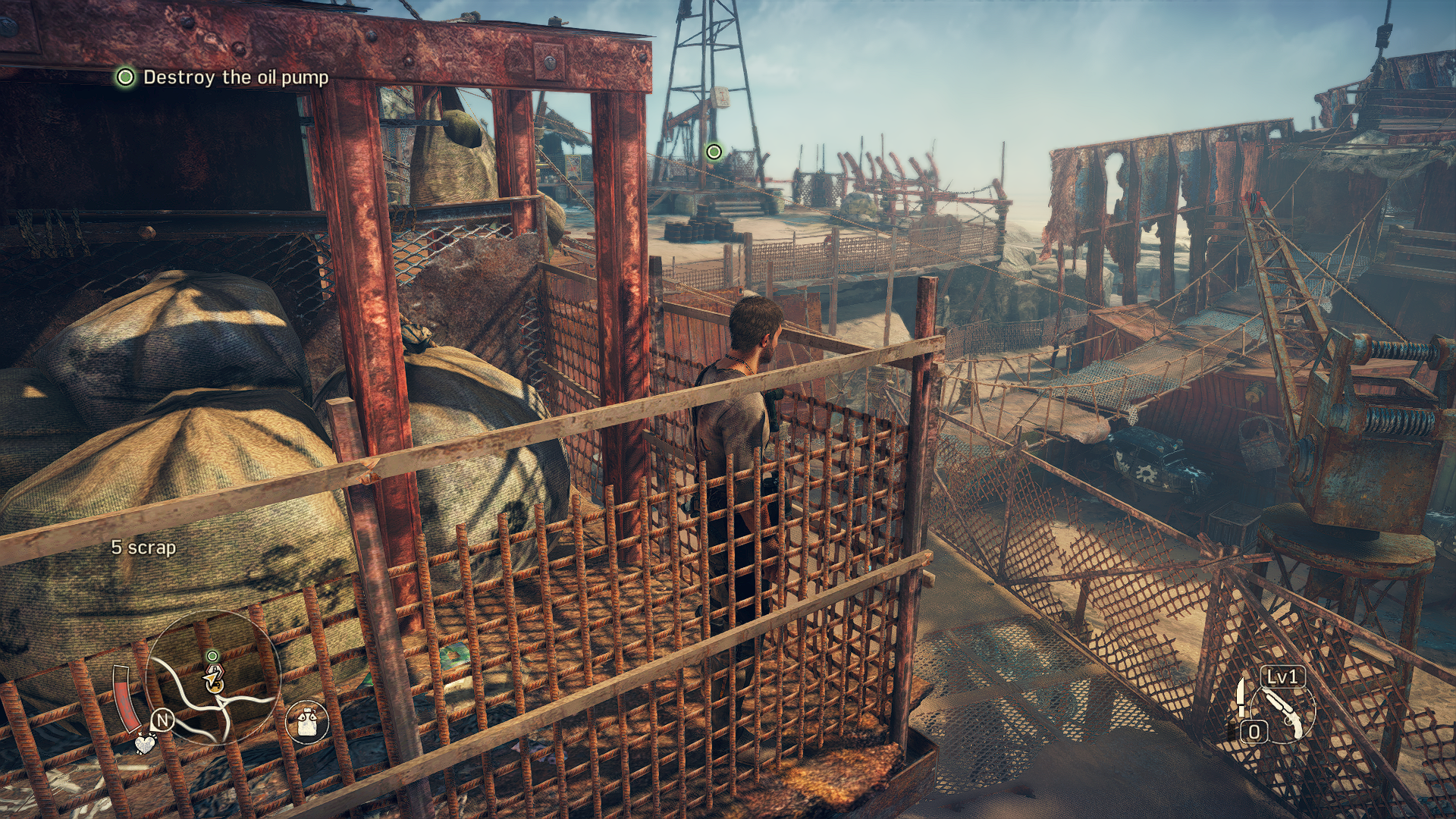Open the circular minimap
Image resolution: width=1456 pixels, height=819 pixels.
[x=214, y=677]
